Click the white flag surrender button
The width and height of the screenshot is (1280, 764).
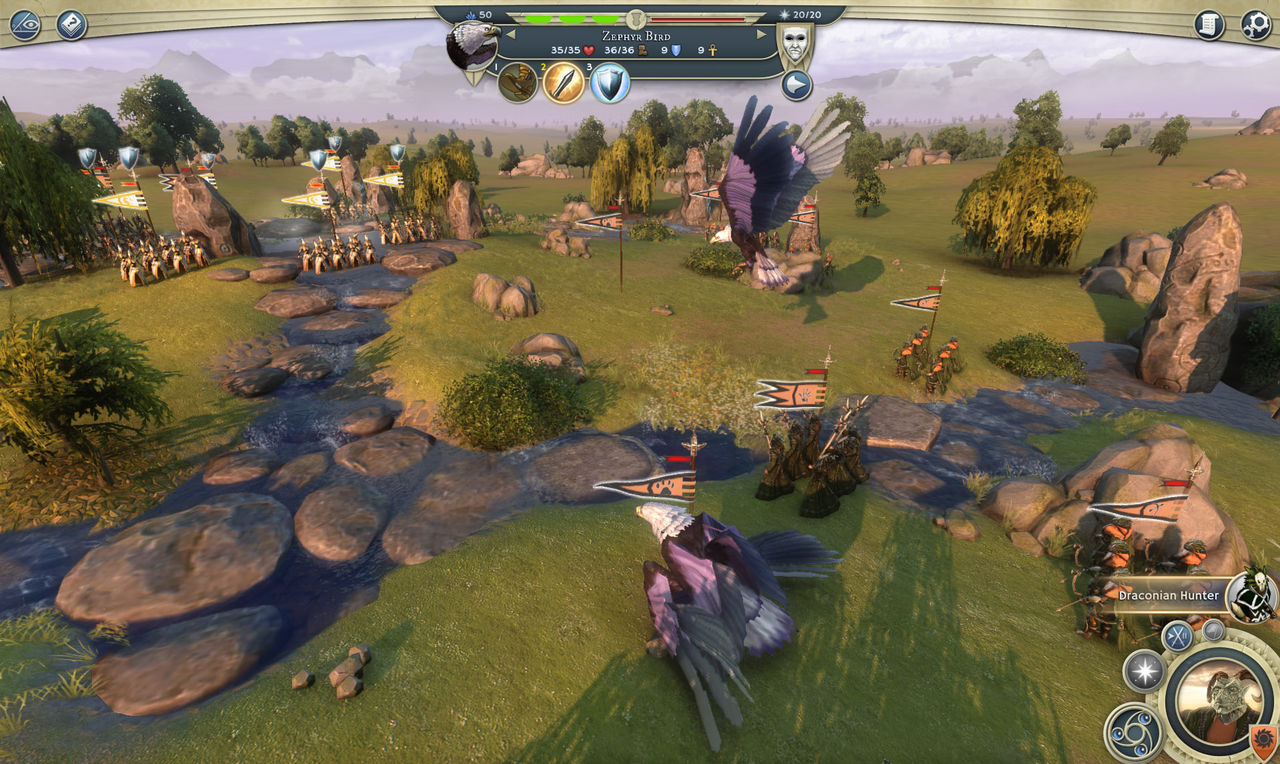pyautogui.click(x=1213, y=630)
